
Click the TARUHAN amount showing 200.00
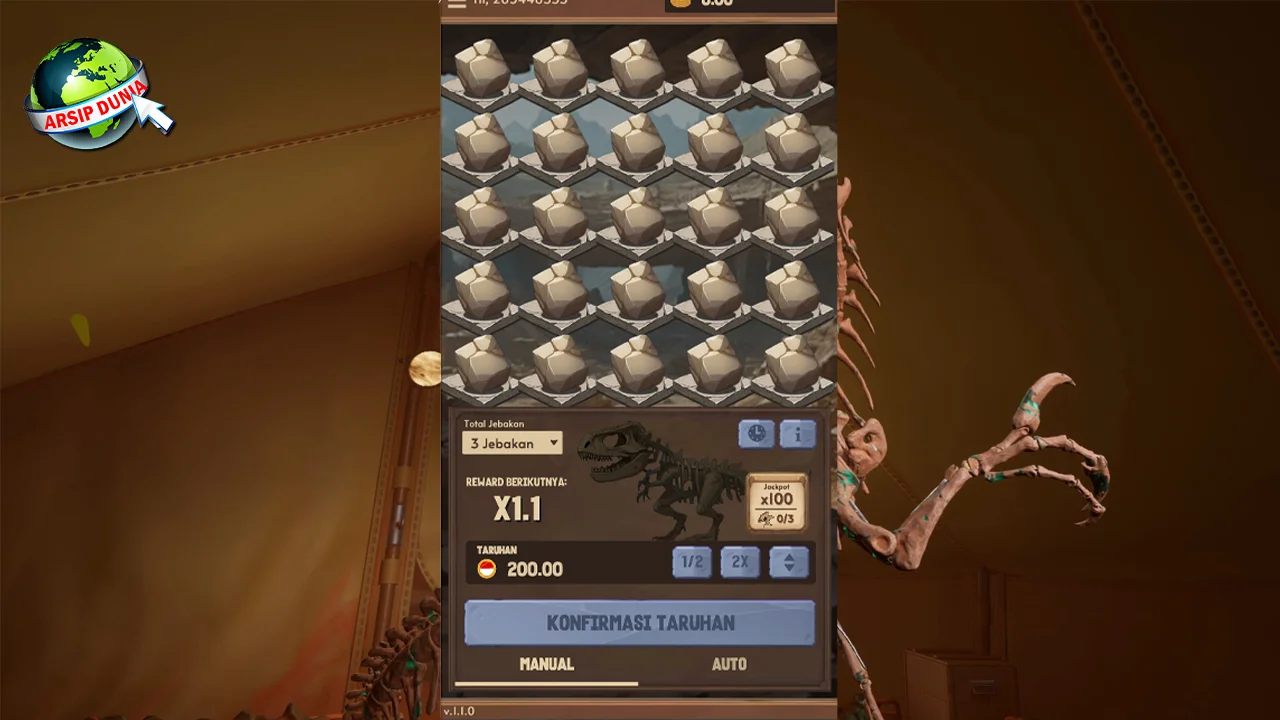534,569
